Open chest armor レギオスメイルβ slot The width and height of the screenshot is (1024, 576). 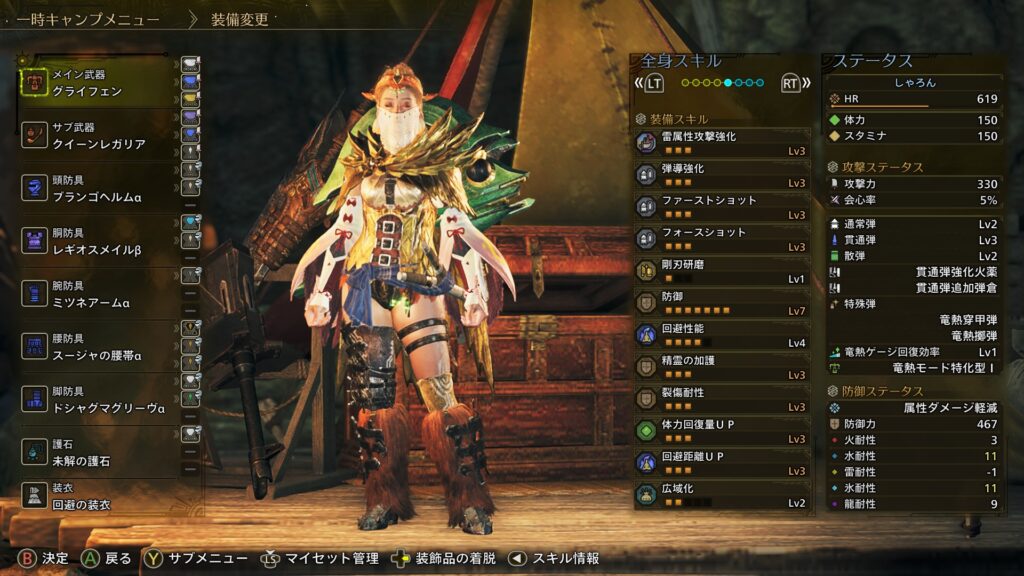(98, 243)
